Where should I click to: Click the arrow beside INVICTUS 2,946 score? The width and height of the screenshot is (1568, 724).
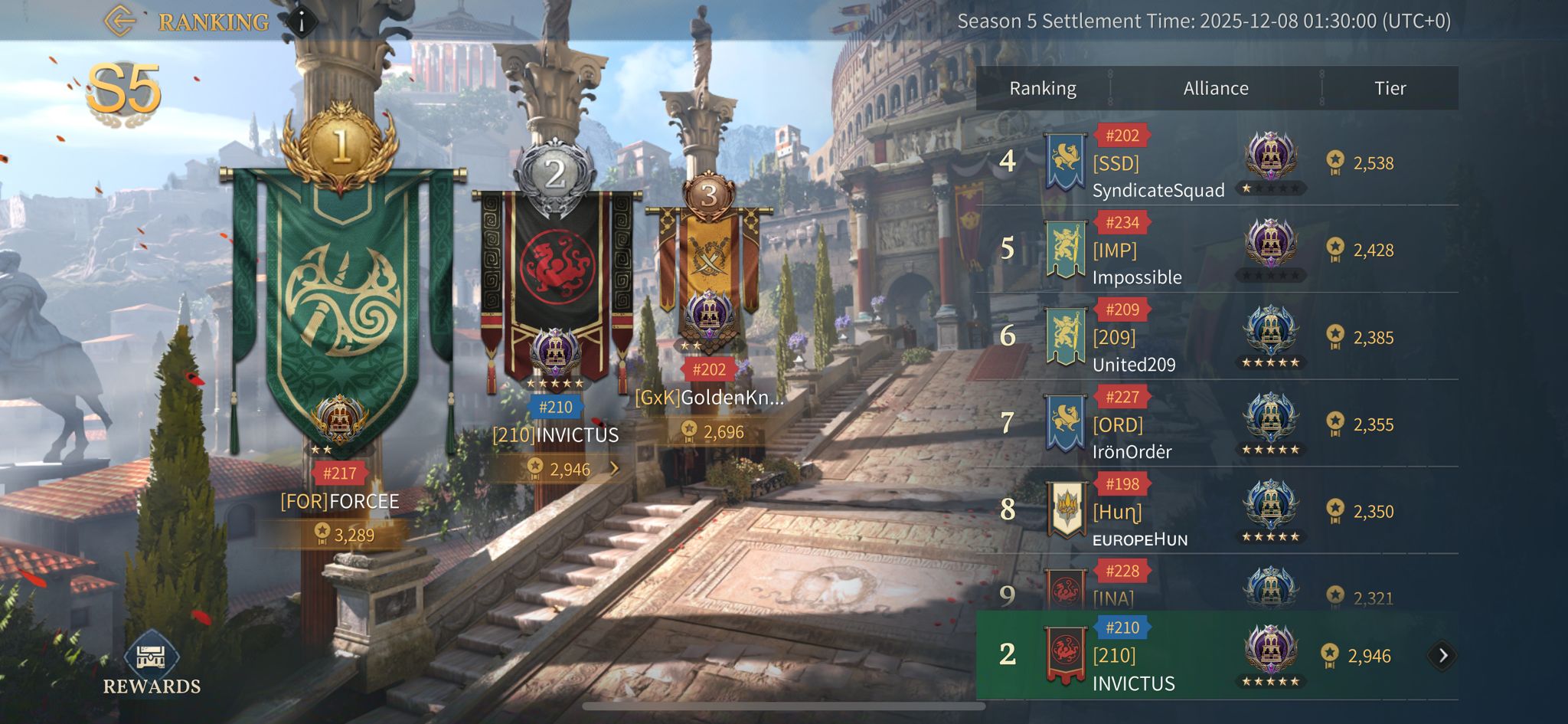tap(614, 468)
